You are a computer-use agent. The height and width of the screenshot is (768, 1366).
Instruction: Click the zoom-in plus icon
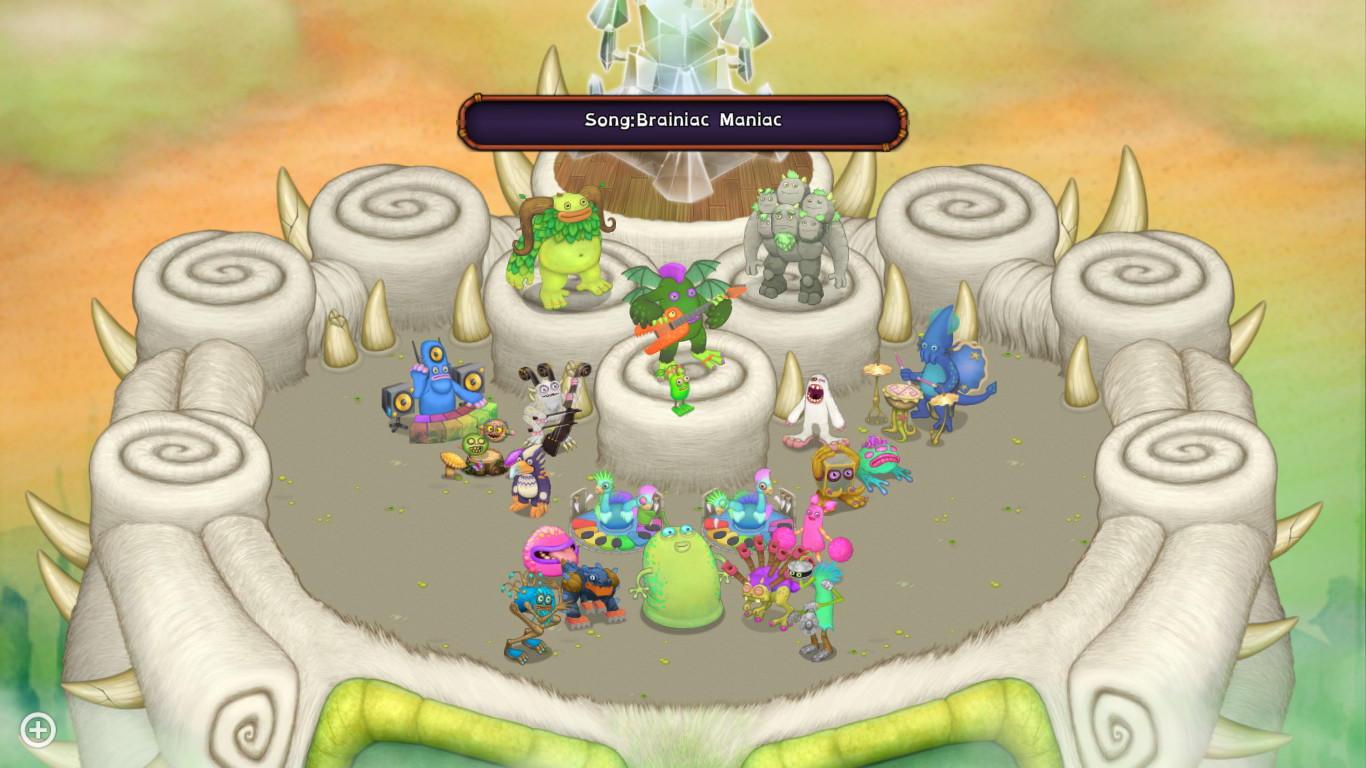pyautogui.click(x=36, y=729)
